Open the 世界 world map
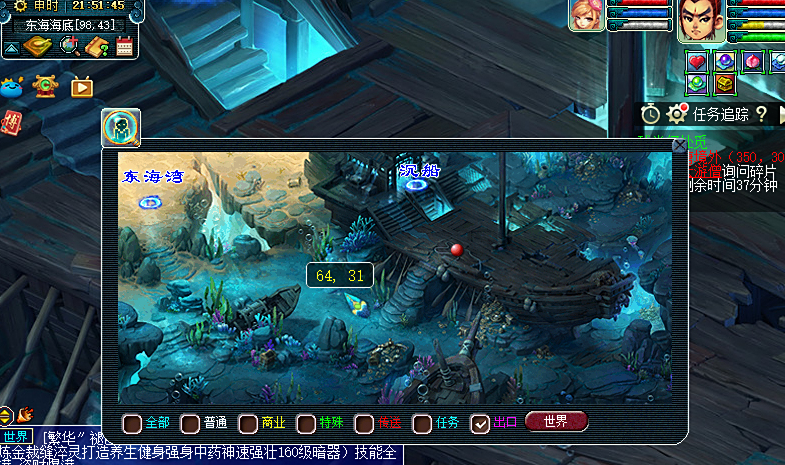The width and height of the screenshot is (785, 465). point(556,421)
